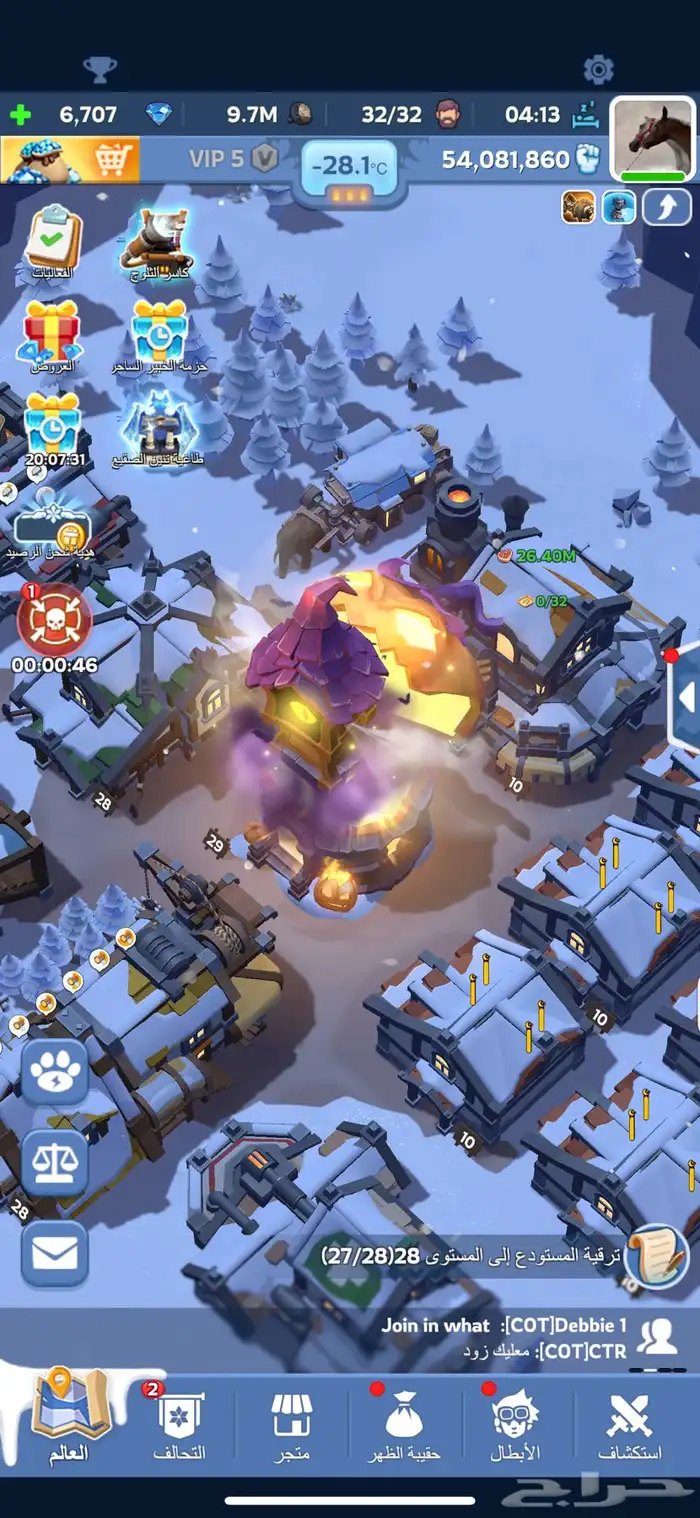Open the paw print pets button
700x1518 pixels.
(55, 1071)
